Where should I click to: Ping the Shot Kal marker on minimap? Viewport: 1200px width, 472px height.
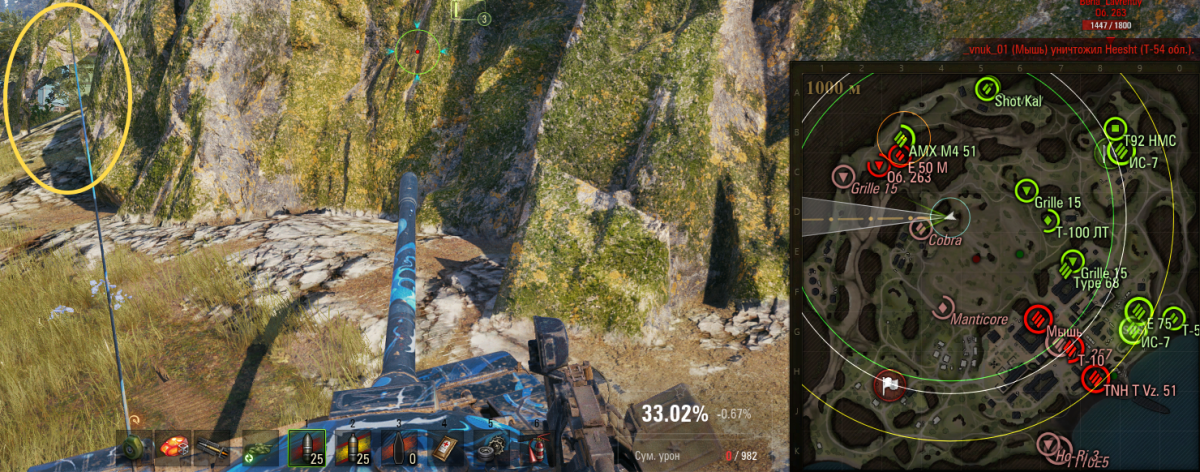984,88
